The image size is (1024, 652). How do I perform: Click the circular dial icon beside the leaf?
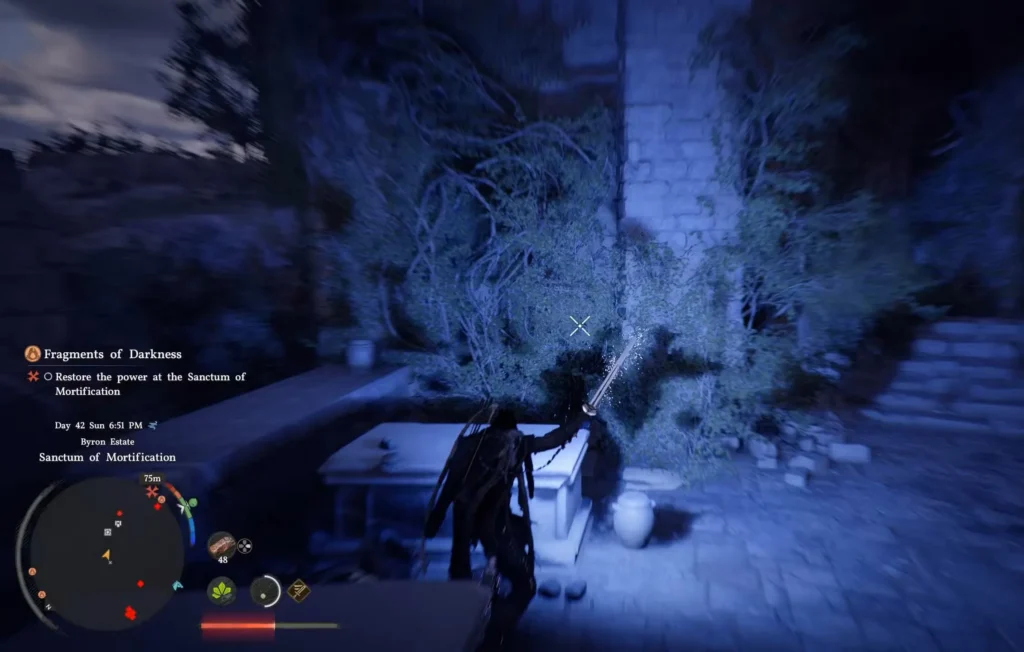click(x=265, y=591)
